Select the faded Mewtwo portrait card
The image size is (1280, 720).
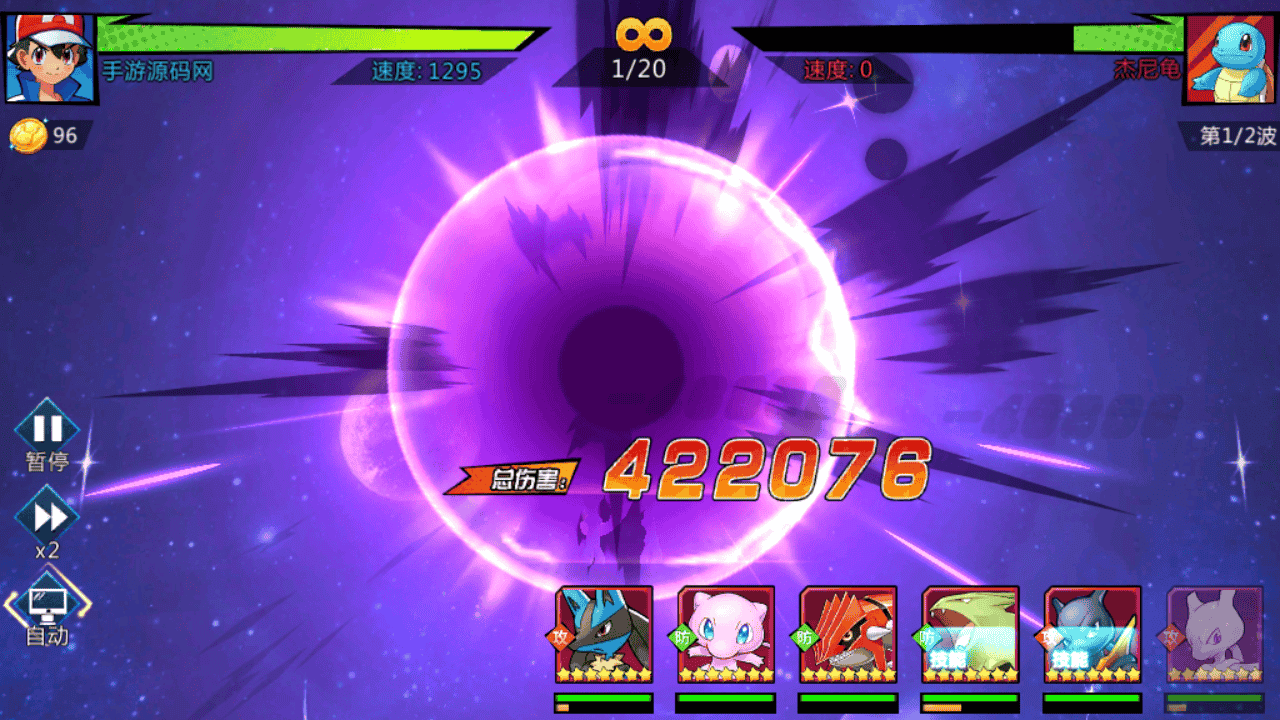point(1214,634)
